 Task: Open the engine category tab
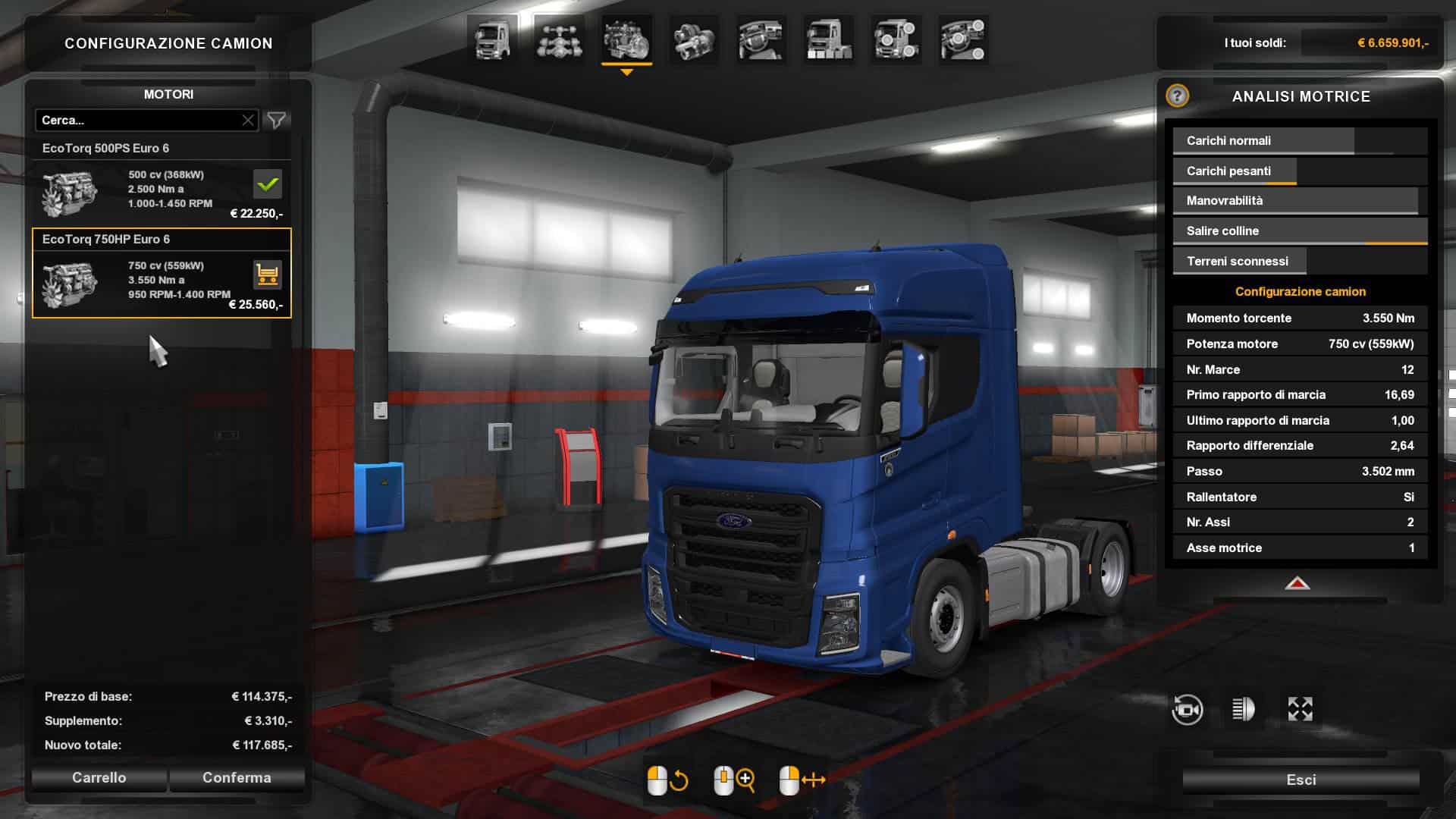626,39
